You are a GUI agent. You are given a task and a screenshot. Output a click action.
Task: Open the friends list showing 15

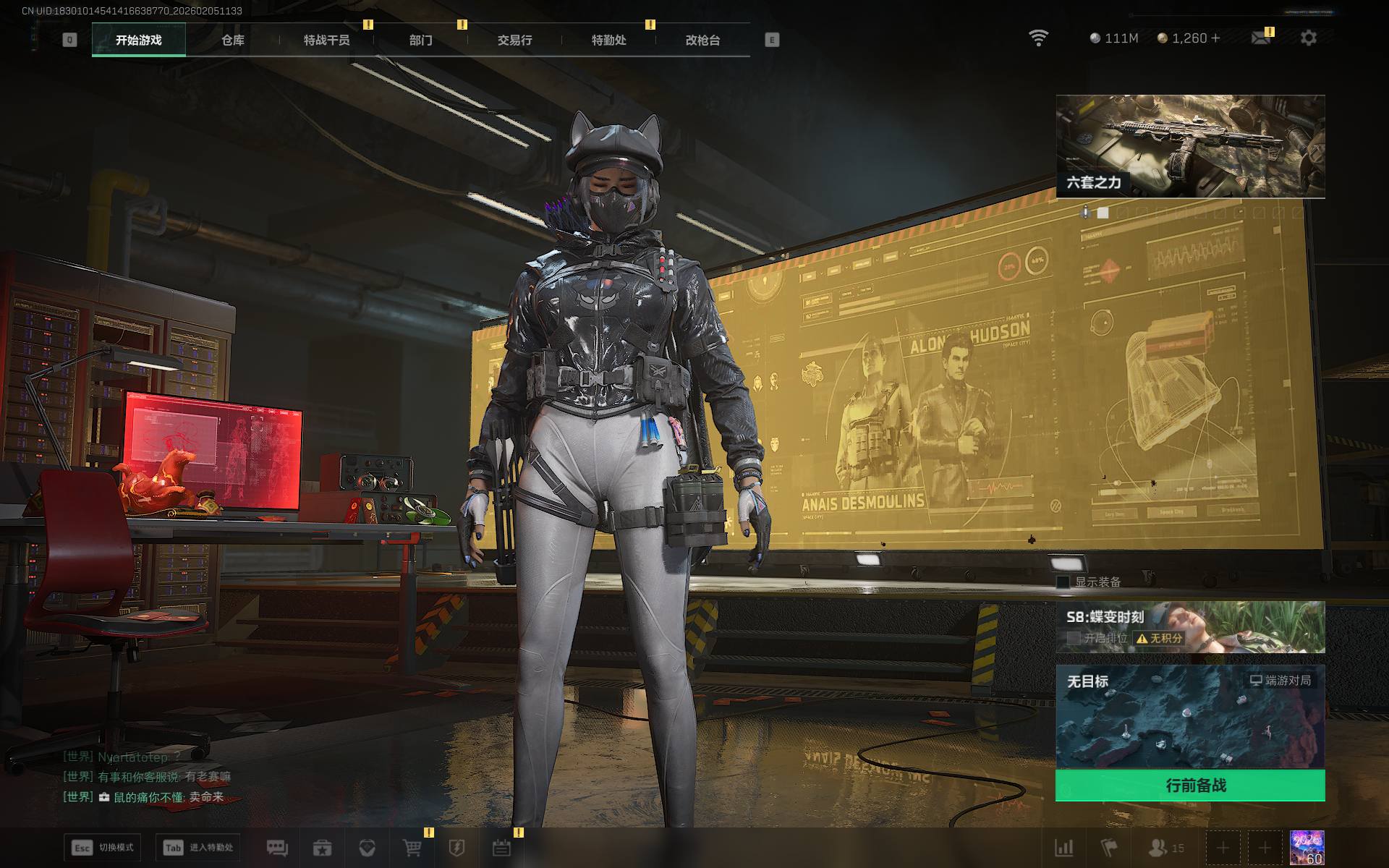pos(1166,848)
